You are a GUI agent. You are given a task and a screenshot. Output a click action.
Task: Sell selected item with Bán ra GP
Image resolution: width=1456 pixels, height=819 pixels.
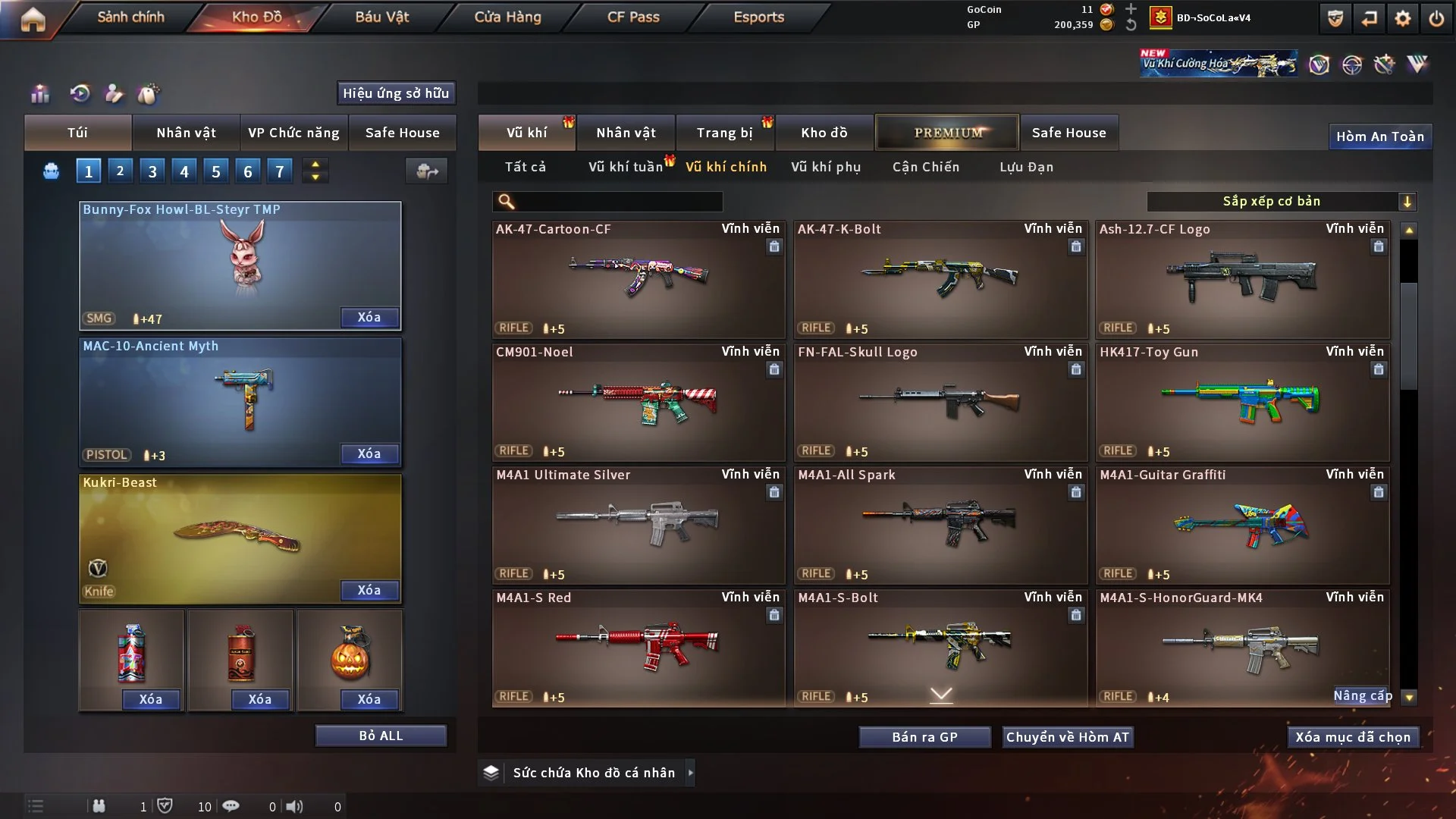[x=924, y=737]
